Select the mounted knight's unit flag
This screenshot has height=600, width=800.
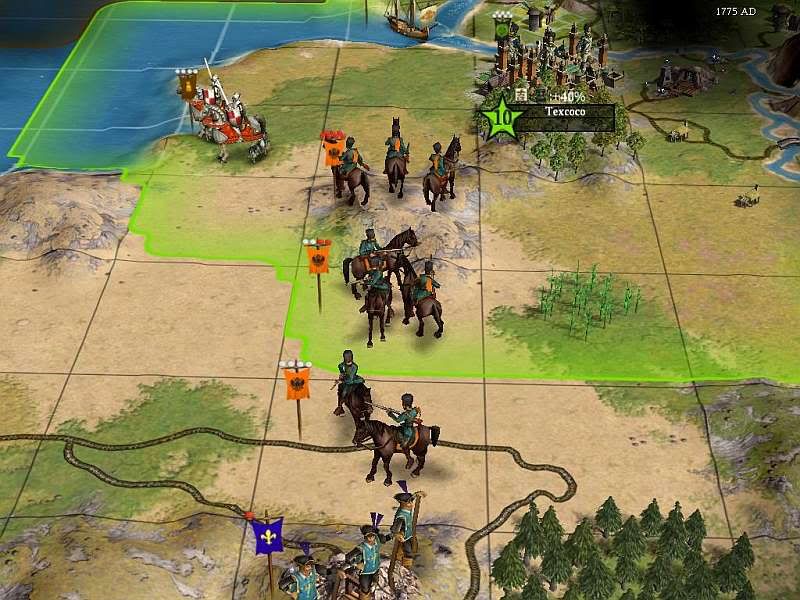(x=187, y=84)
